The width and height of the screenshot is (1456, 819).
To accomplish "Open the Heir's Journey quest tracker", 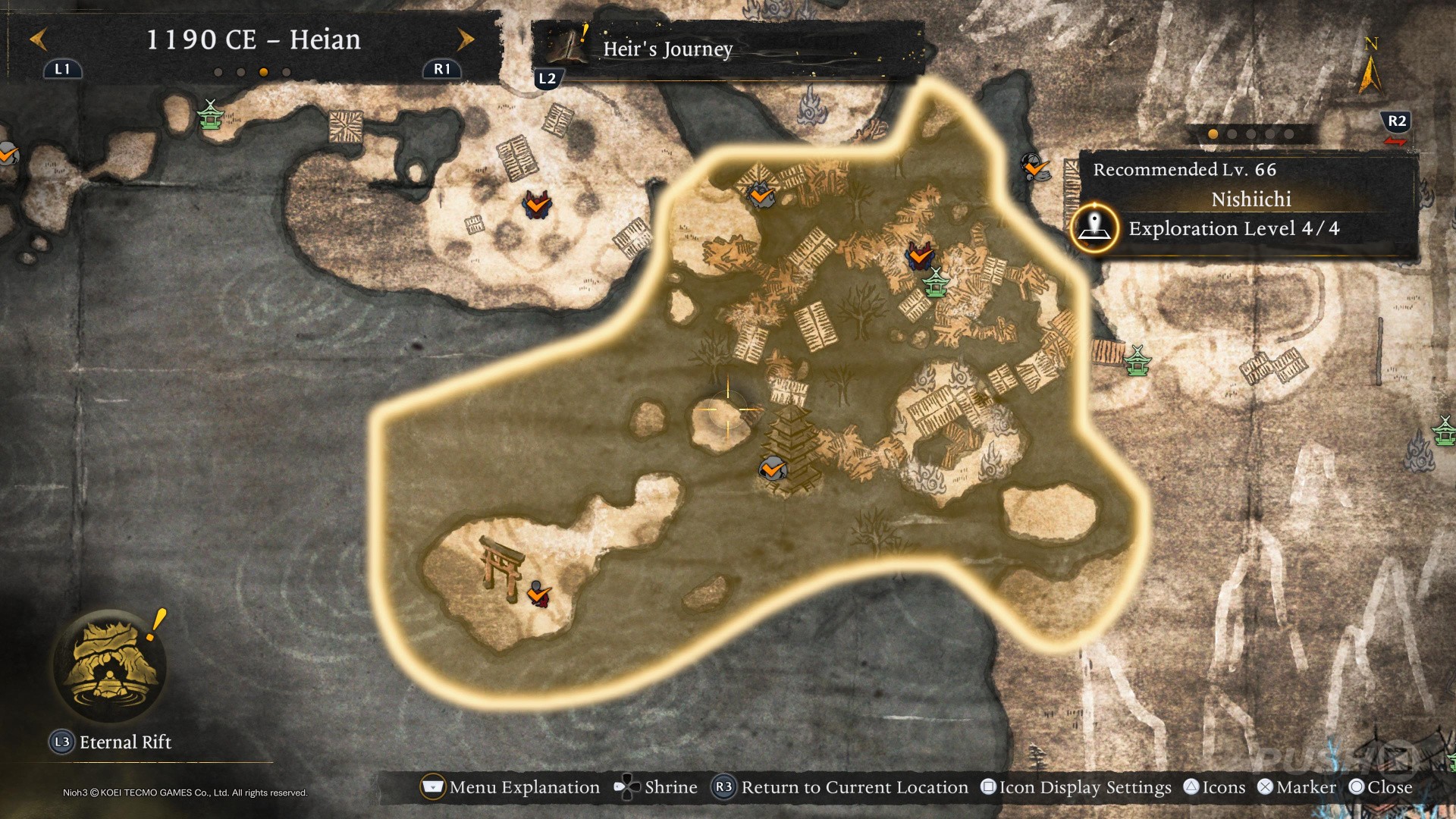I will point(667,49).
